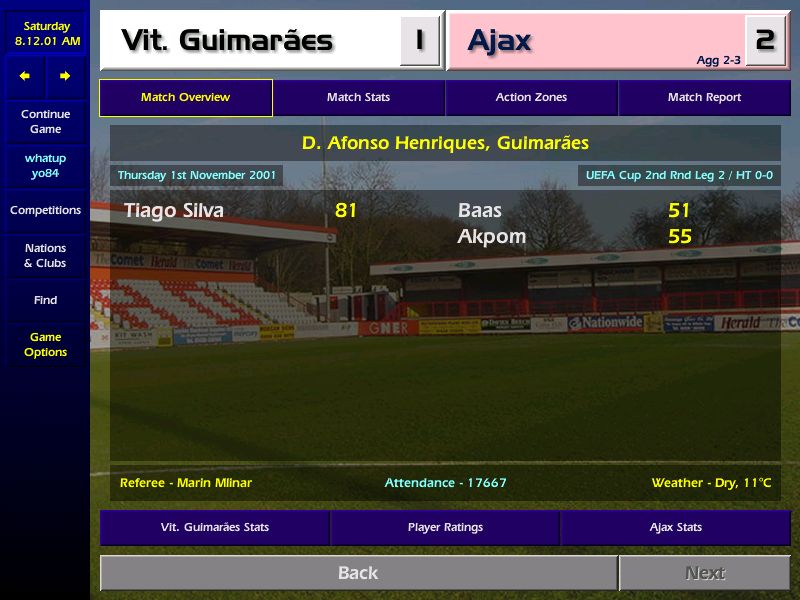
Task: Click the Back button
Action: [358, 573]
